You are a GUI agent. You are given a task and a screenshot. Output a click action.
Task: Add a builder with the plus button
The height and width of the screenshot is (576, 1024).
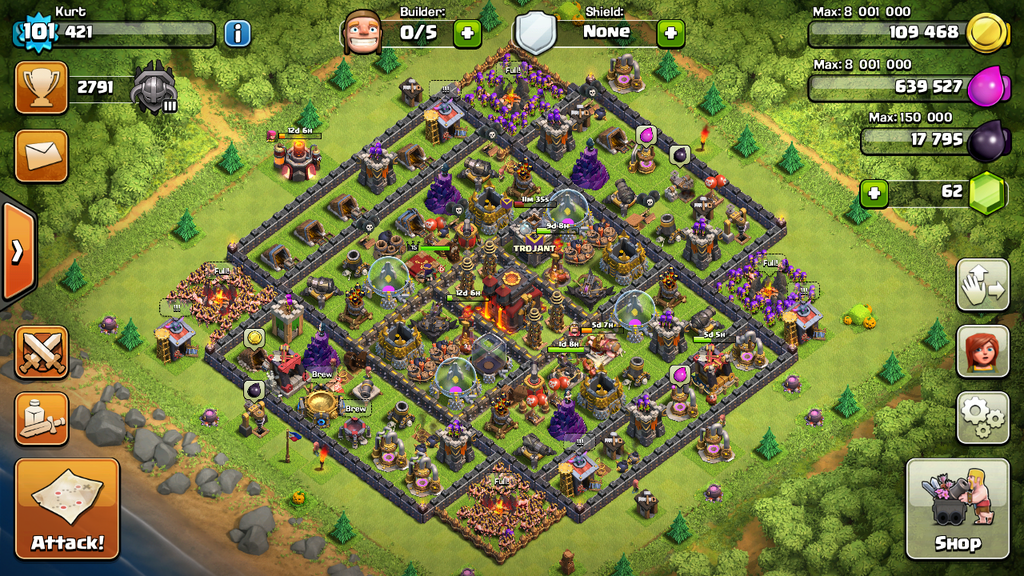pos(467,33)
